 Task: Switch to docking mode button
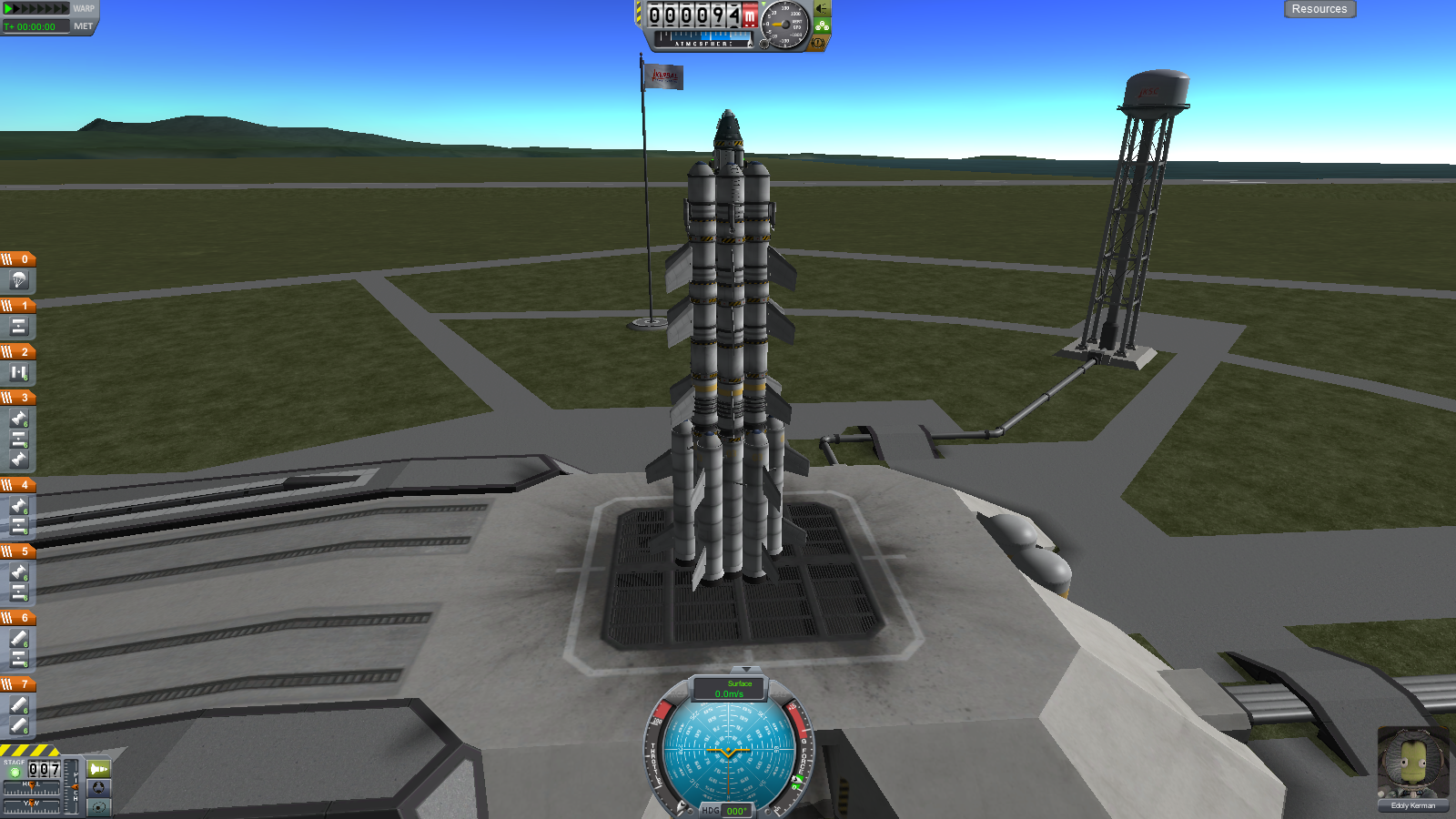[x=98, y=787]
